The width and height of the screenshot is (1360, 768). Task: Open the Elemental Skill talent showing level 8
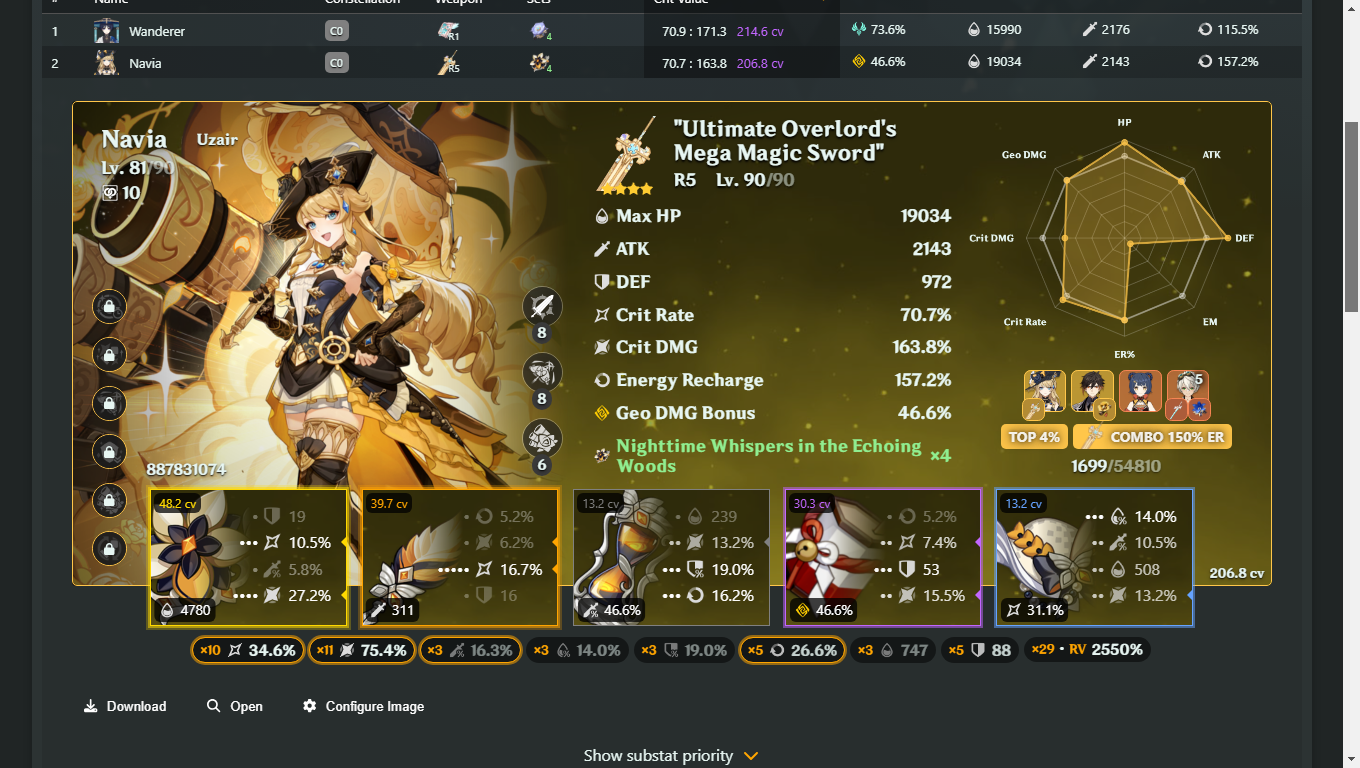[542, 373]
